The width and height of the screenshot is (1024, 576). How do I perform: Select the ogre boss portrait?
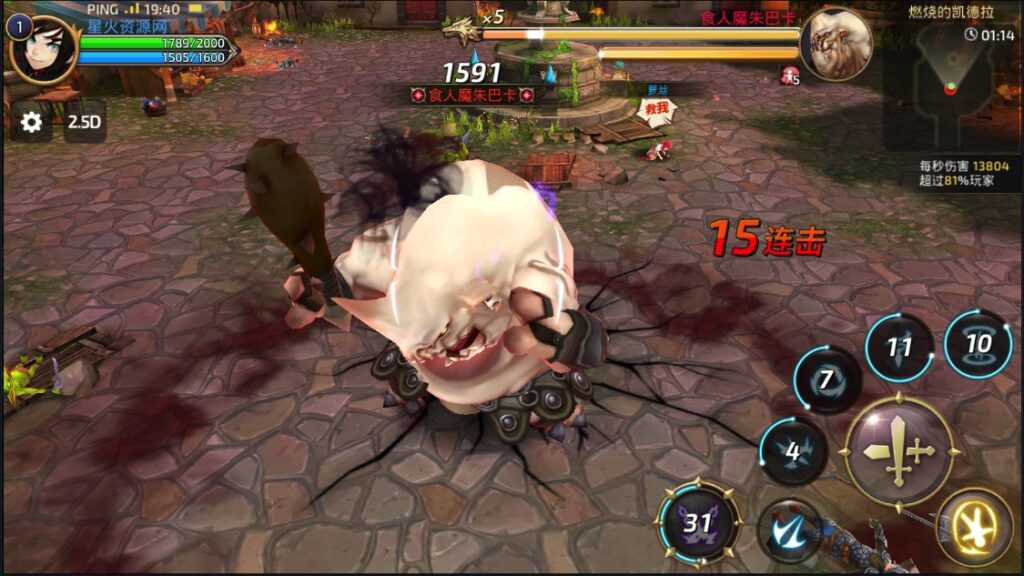836,43
